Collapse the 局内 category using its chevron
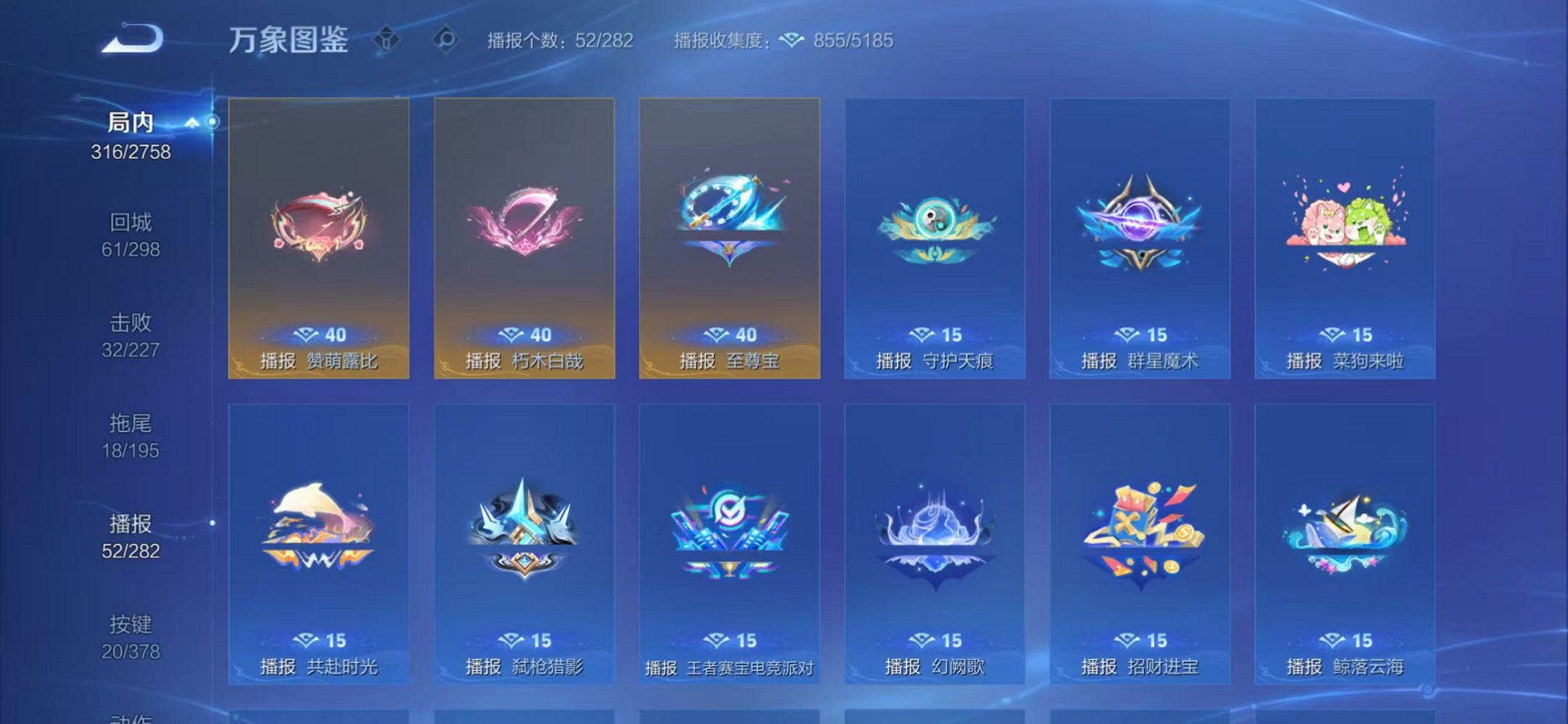This screenshot has width=1568, height=724. (x=192, y=122)
